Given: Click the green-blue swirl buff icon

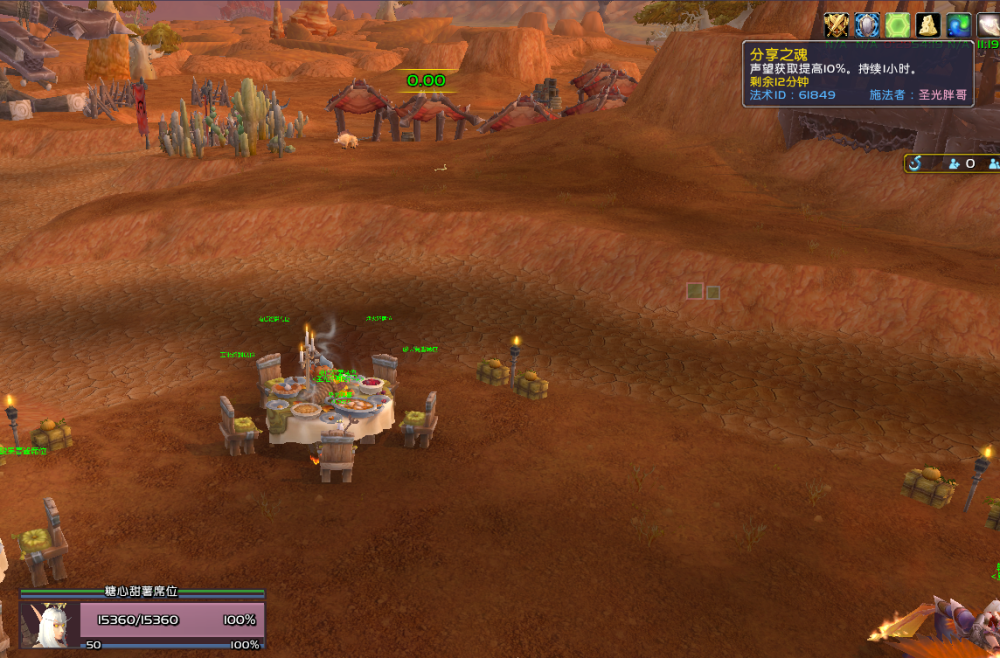Looking at the screenshot, I should (958, 25).
